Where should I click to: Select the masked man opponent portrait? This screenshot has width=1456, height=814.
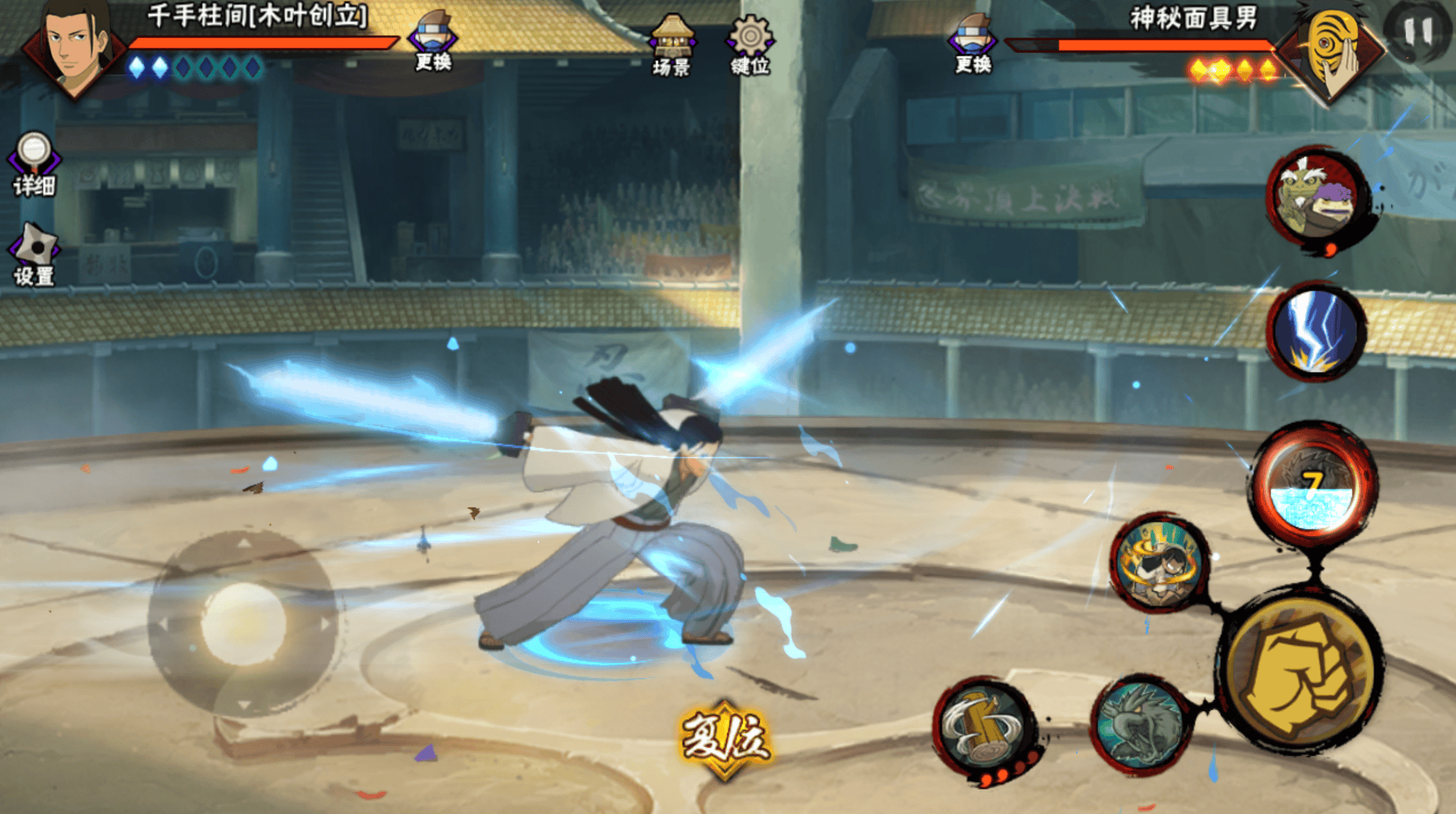(x=1332, y=52)
